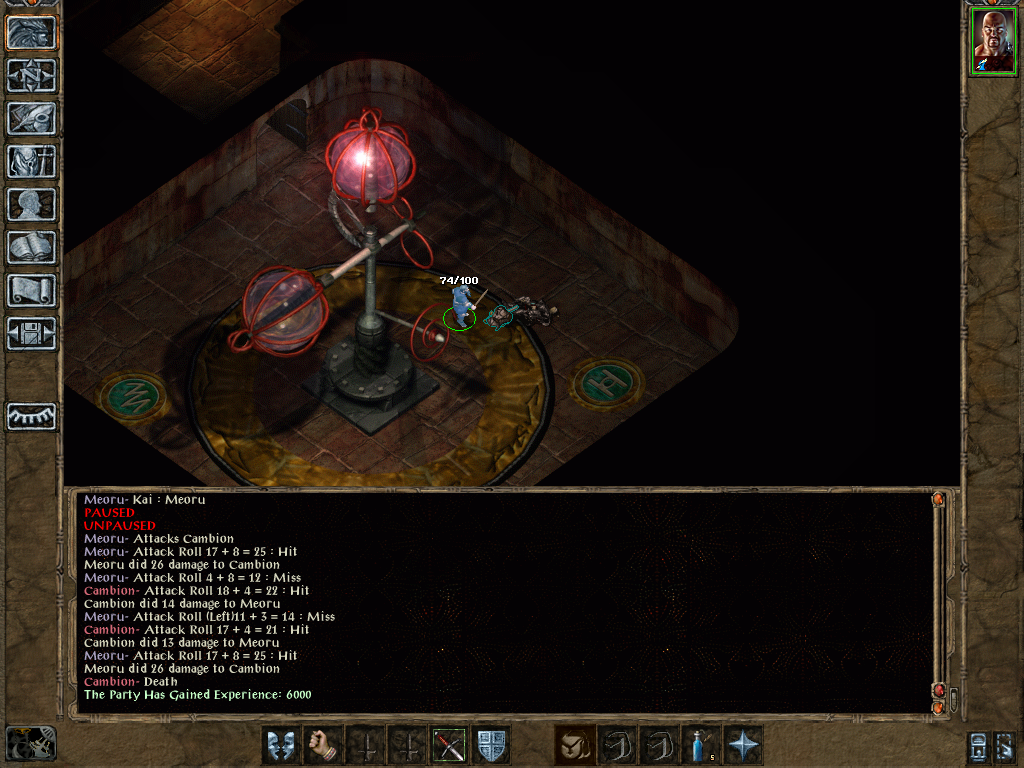Open the leather bag quick item button

[x=573, y=745]
